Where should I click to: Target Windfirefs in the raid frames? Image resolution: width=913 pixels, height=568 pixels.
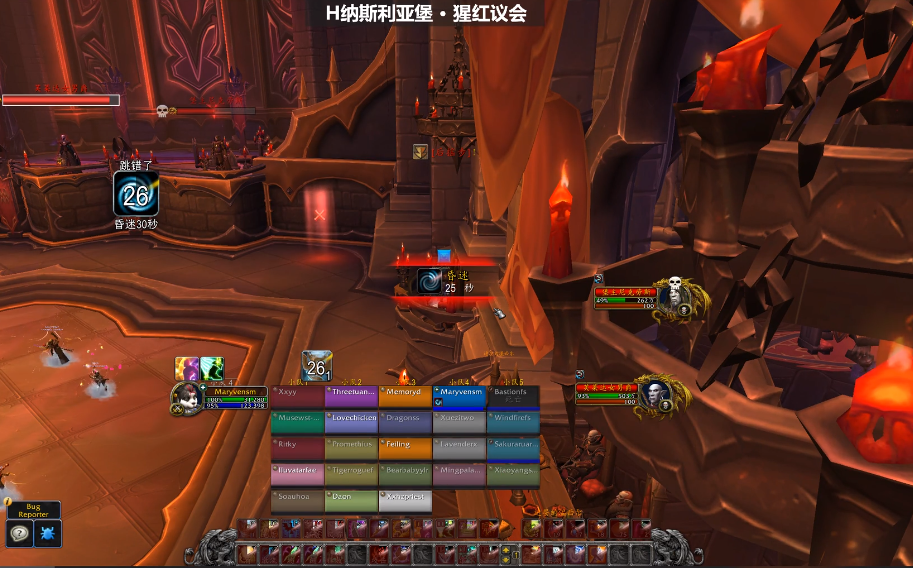tap(513, 422)
